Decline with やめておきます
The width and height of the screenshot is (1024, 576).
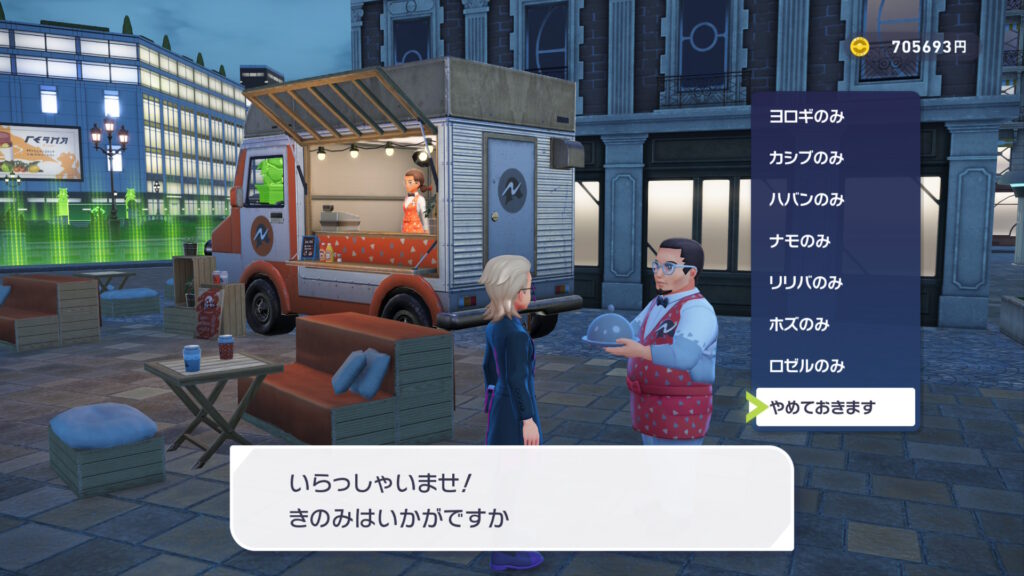[835, 407]
